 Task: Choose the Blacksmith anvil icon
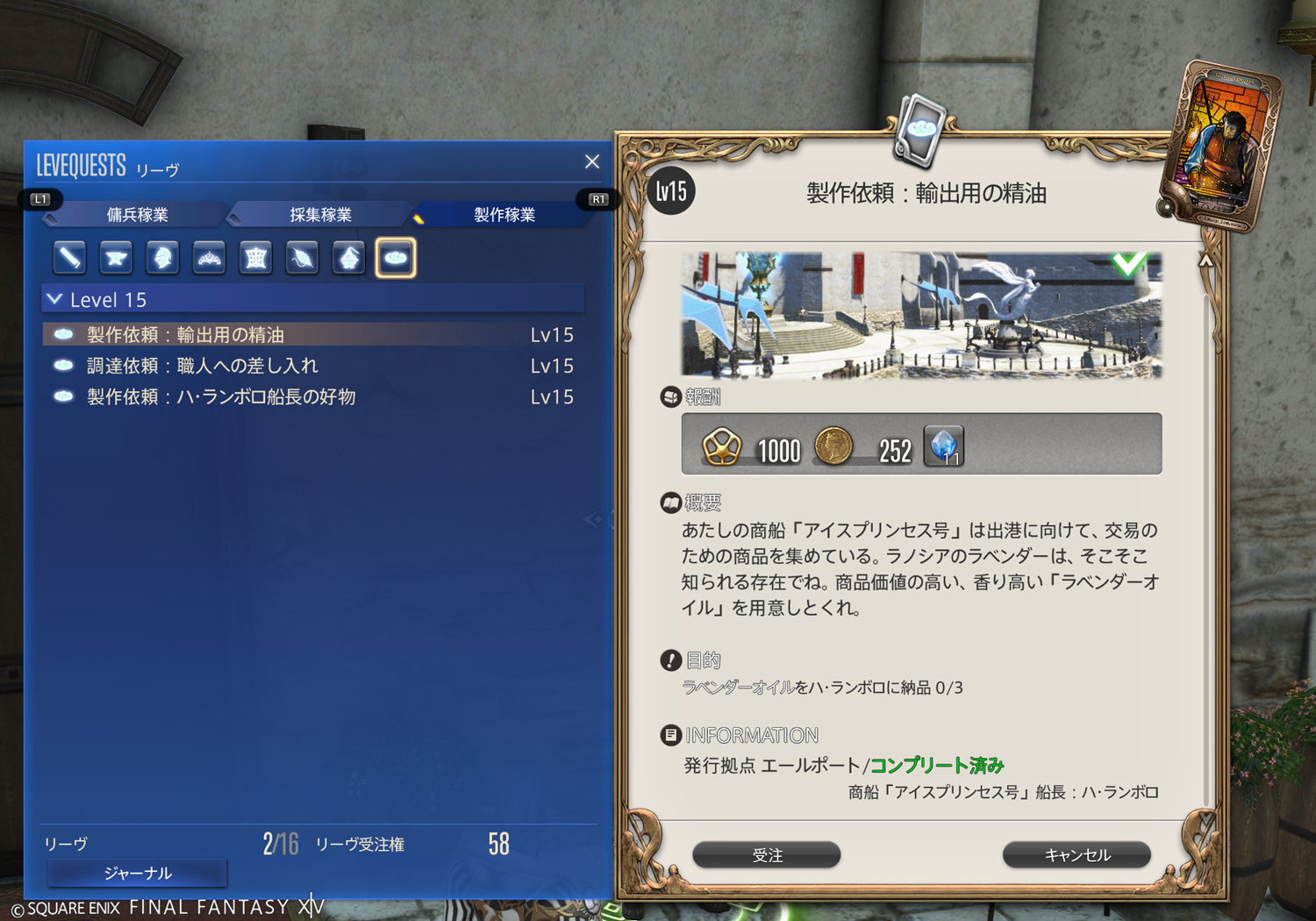(x=116, y=258)
